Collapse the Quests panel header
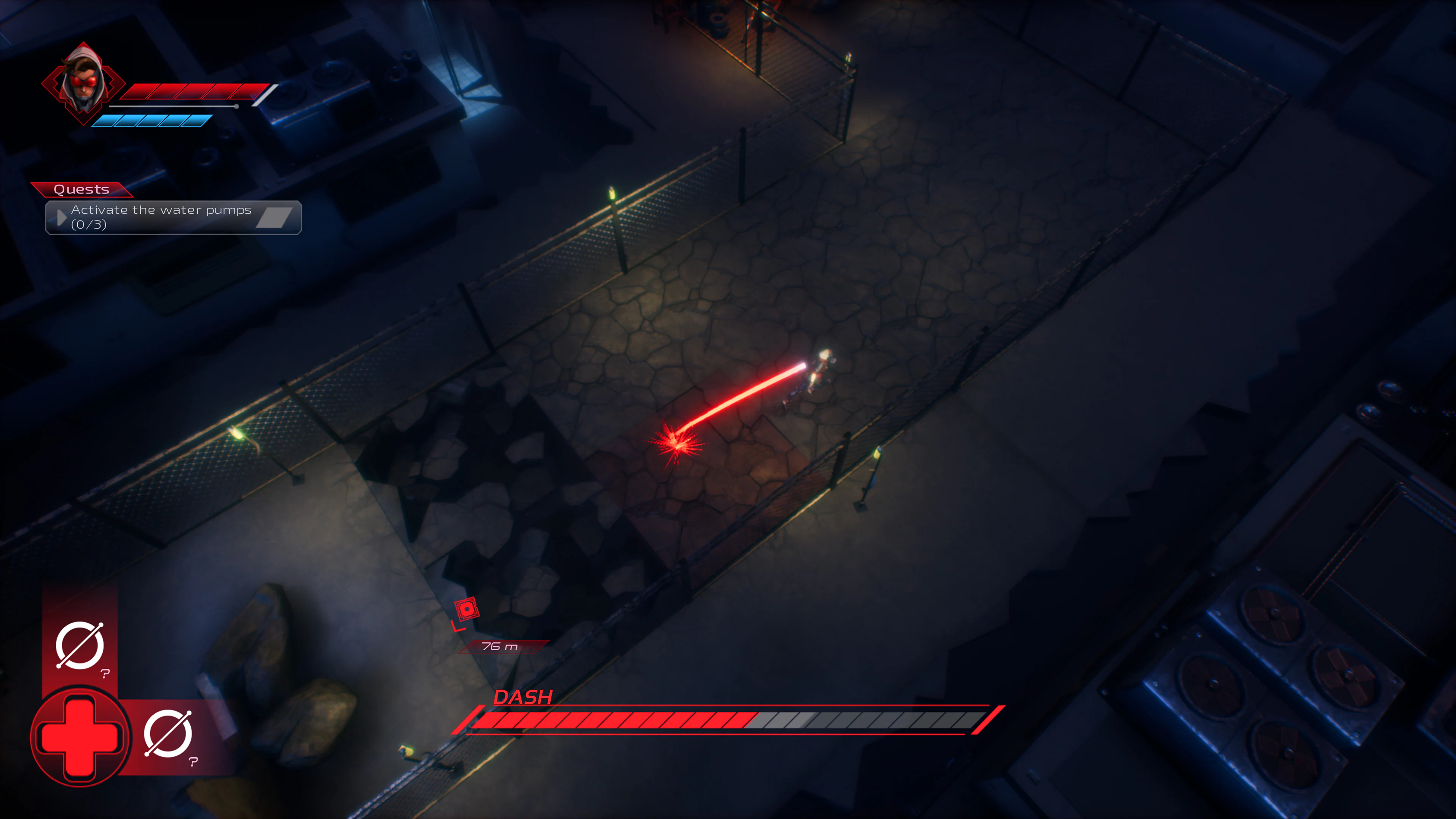 point(82,189)
